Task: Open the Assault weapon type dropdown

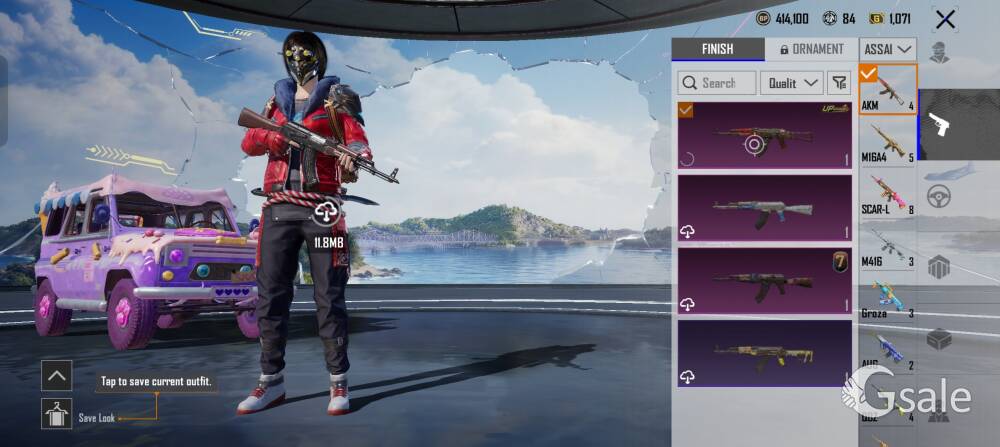Action: pos(888,49)
